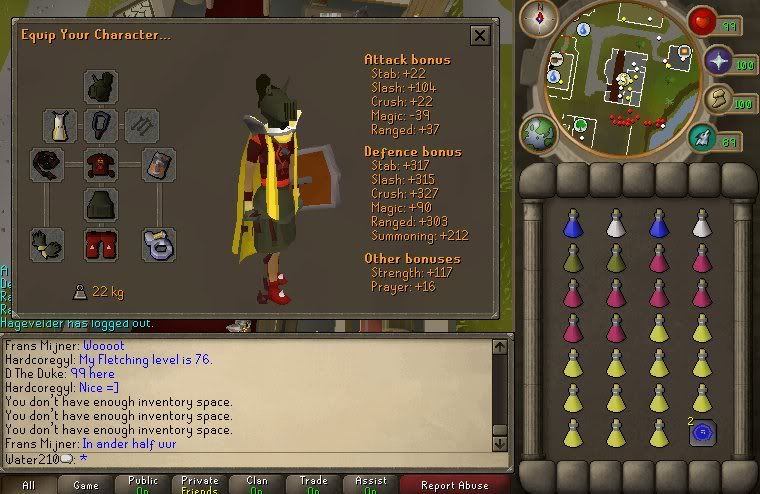
Task: Select the helmet equipment slot
Action: 100,87
